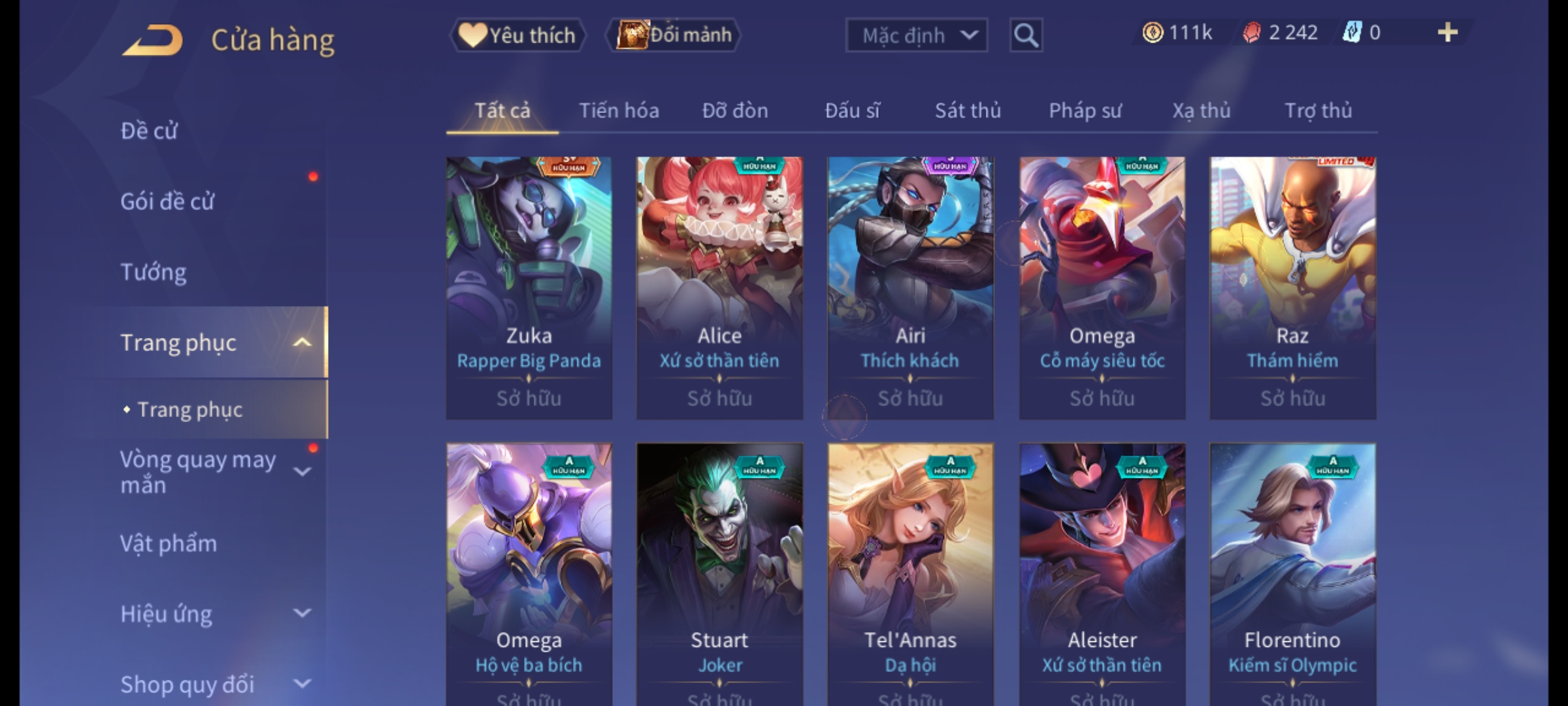Screen dimensions: 1568x706
Task: Show the Sát thủ category
Action: 968,111
